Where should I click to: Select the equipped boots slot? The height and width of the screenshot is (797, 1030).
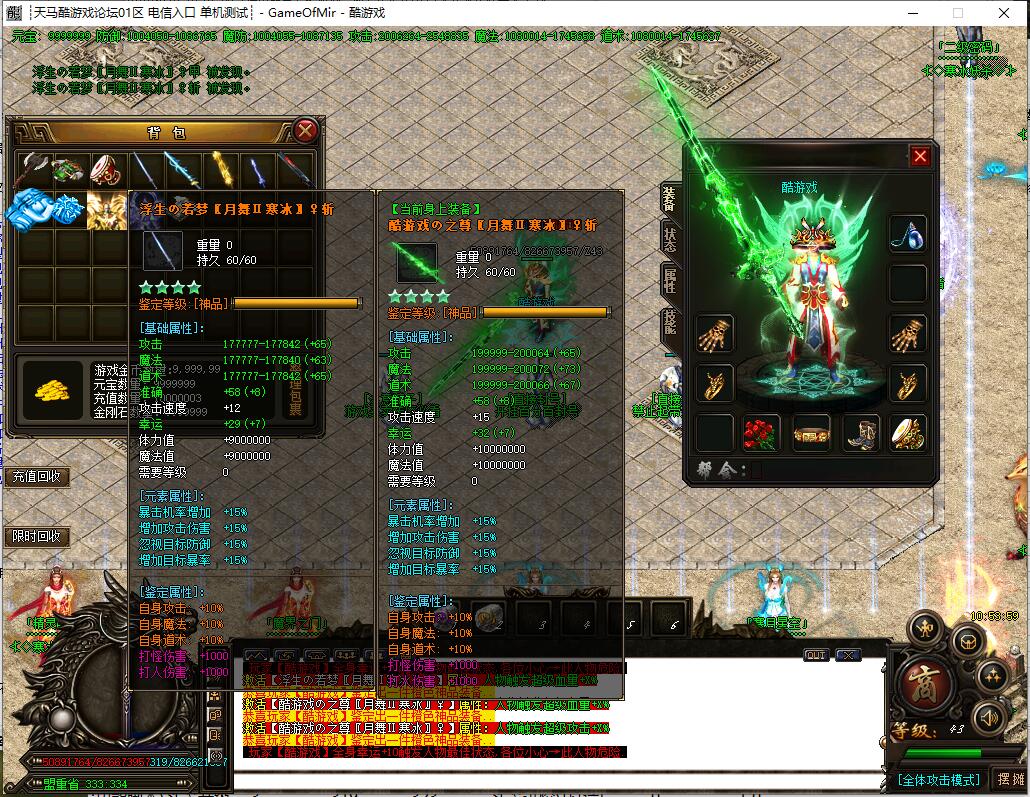(859, 433)
